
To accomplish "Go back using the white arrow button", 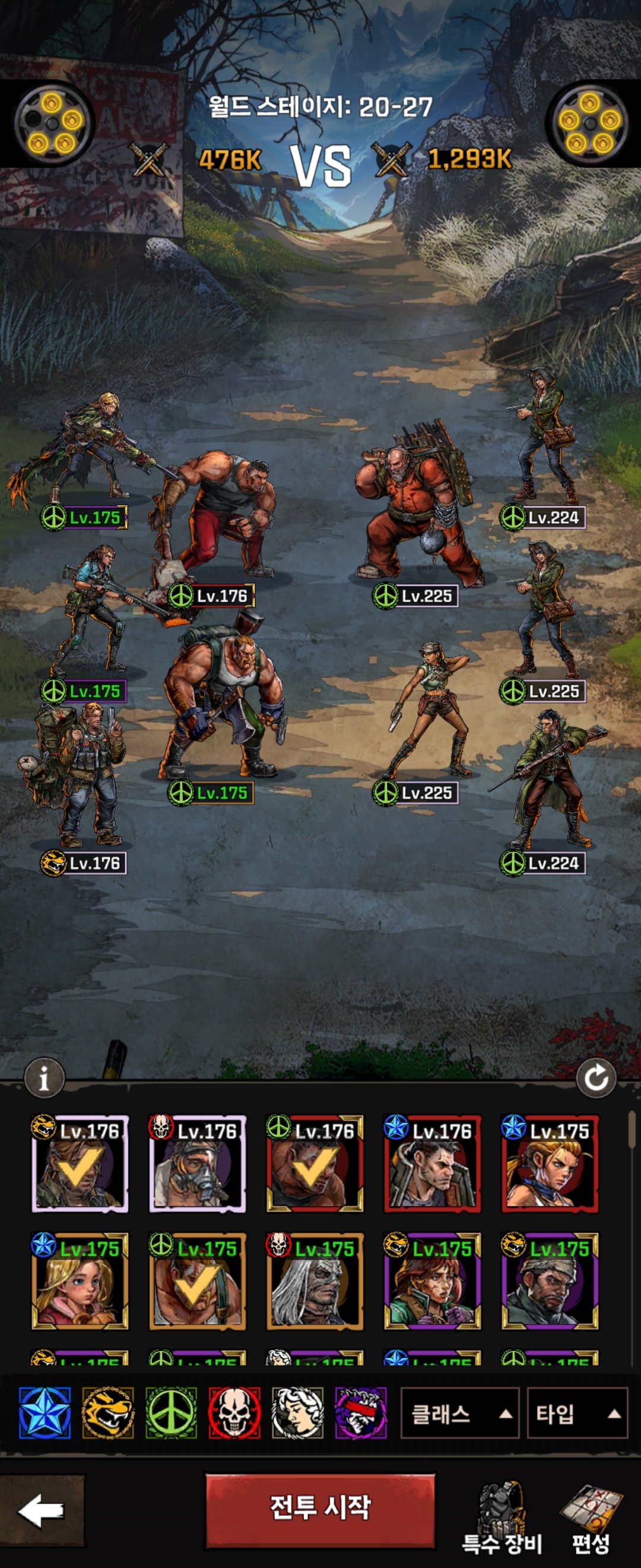I will (x=42, y=1510).
